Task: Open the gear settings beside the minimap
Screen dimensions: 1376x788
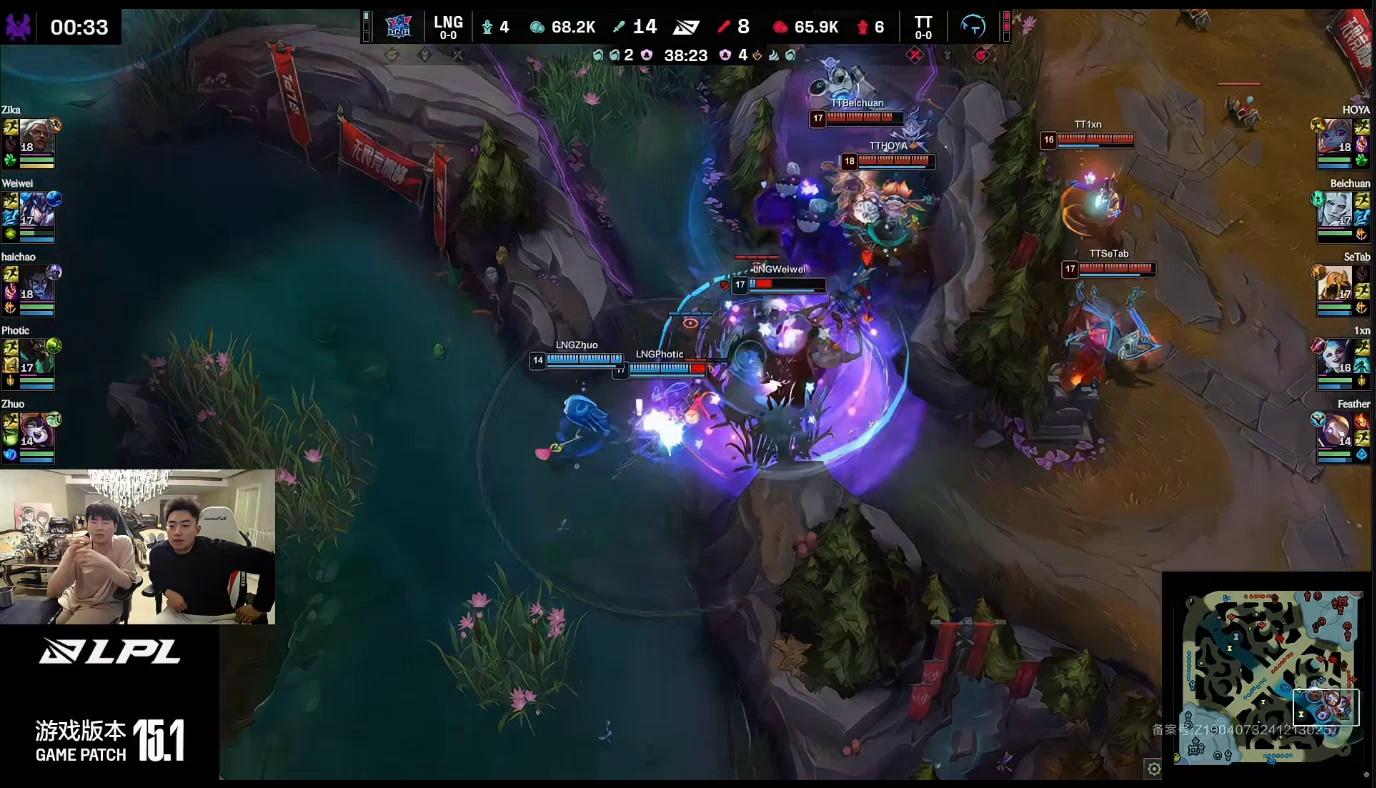Action: (x=1154, y=769)
